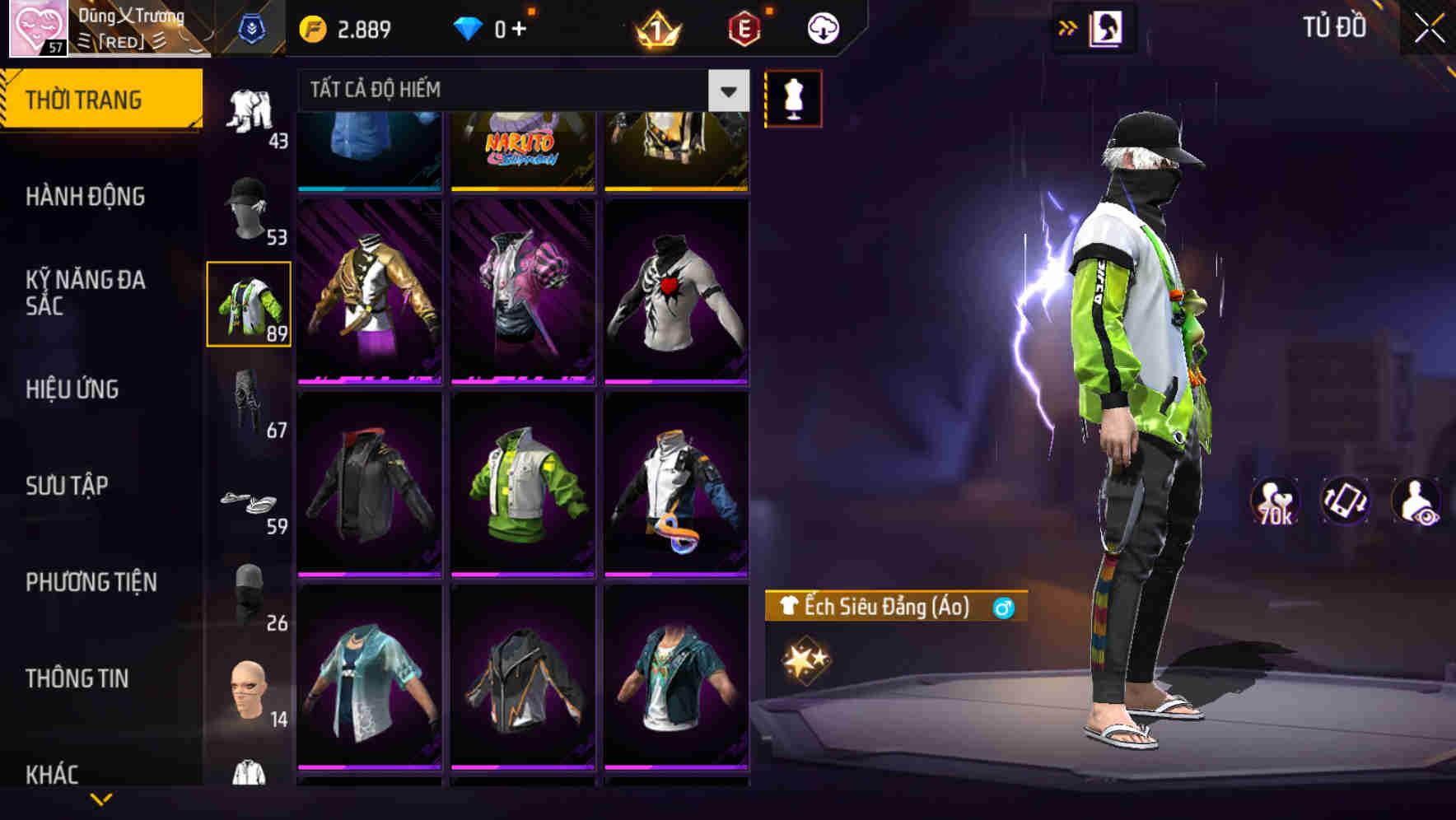The width and height of the screenshot is (1456, 820).
Task: Click the star rarity badge below item name
Action: point(806,659)
